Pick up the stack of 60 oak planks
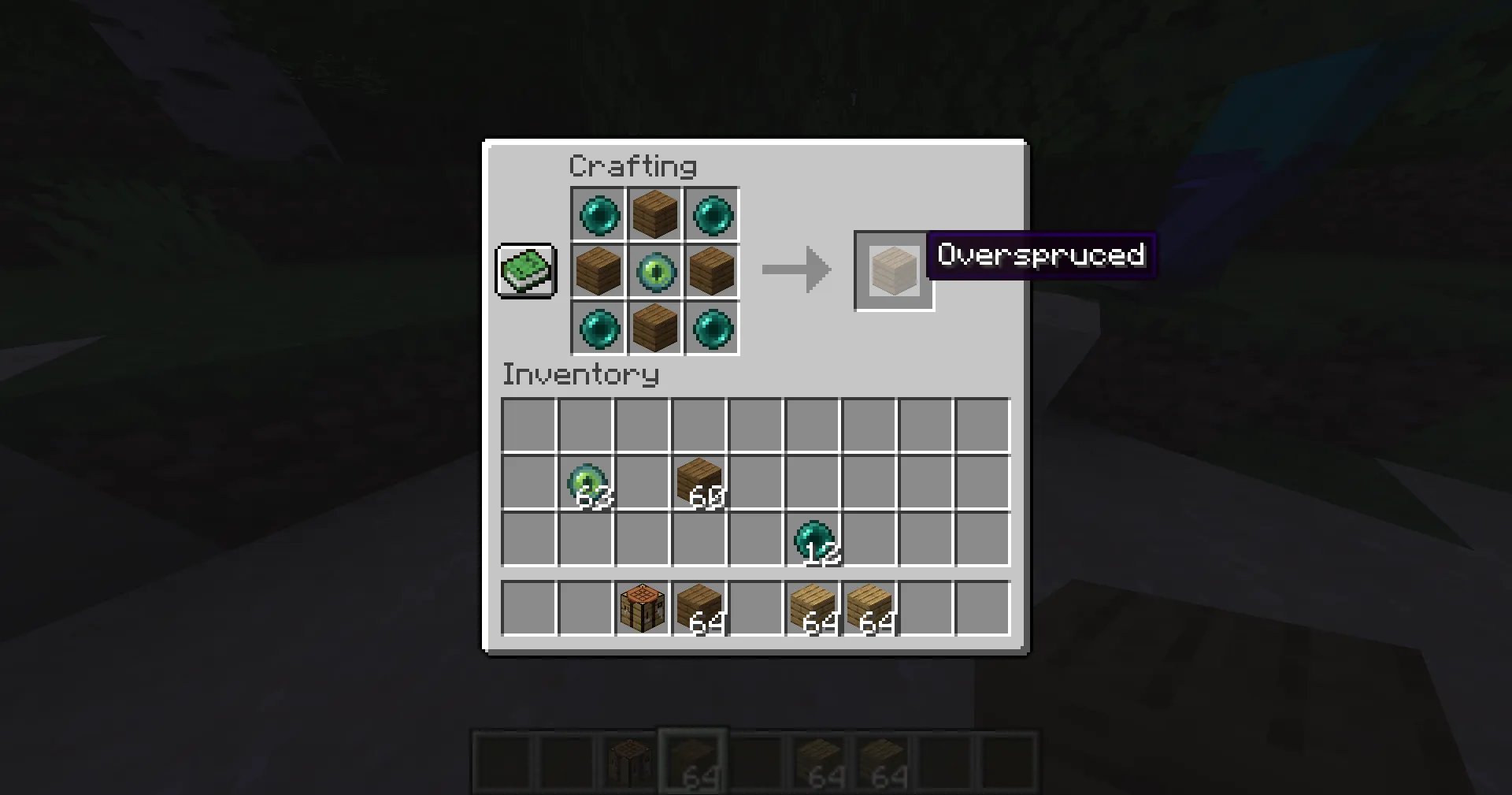 700,481
